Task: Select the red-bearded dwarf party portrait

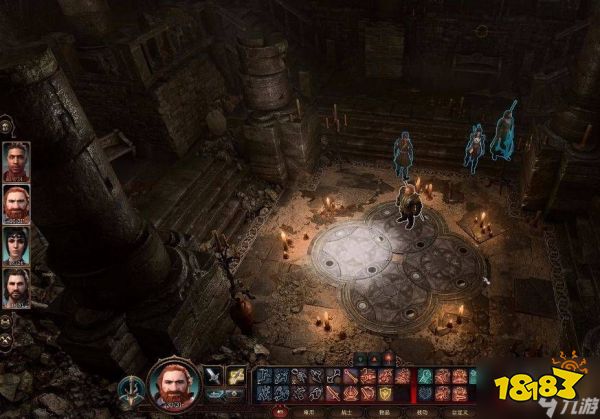Action: point(16,203)
